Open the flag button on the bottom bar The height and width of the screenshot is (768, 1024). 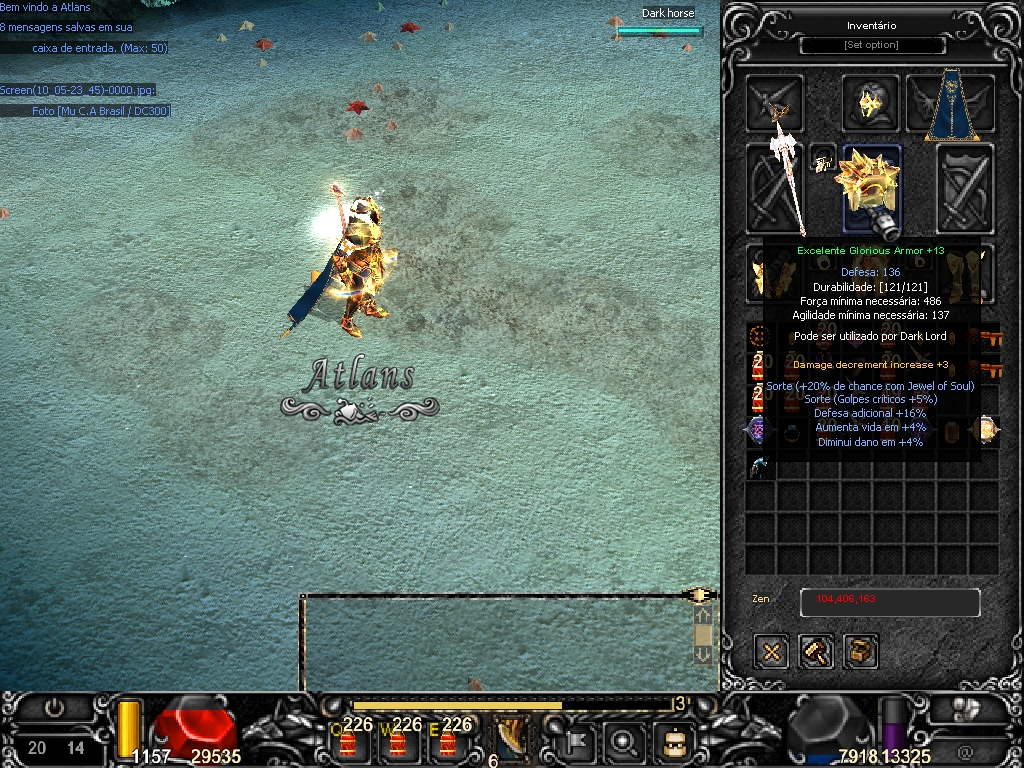pos(578,742)
